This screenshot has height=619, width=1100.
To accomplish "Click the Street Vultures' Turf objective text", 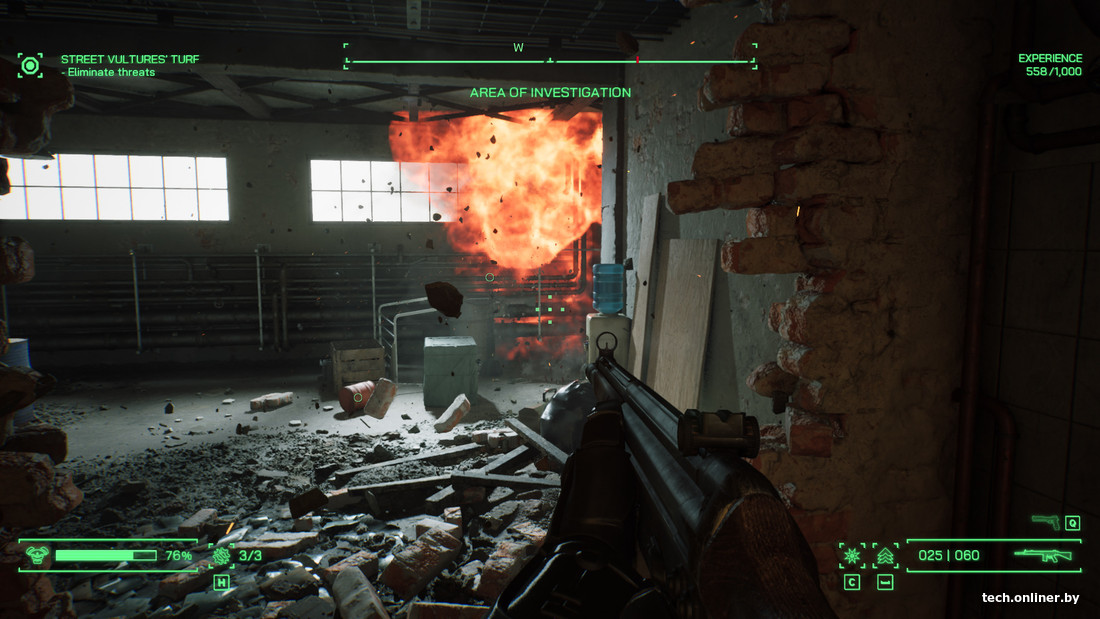I will click(130, 60).
